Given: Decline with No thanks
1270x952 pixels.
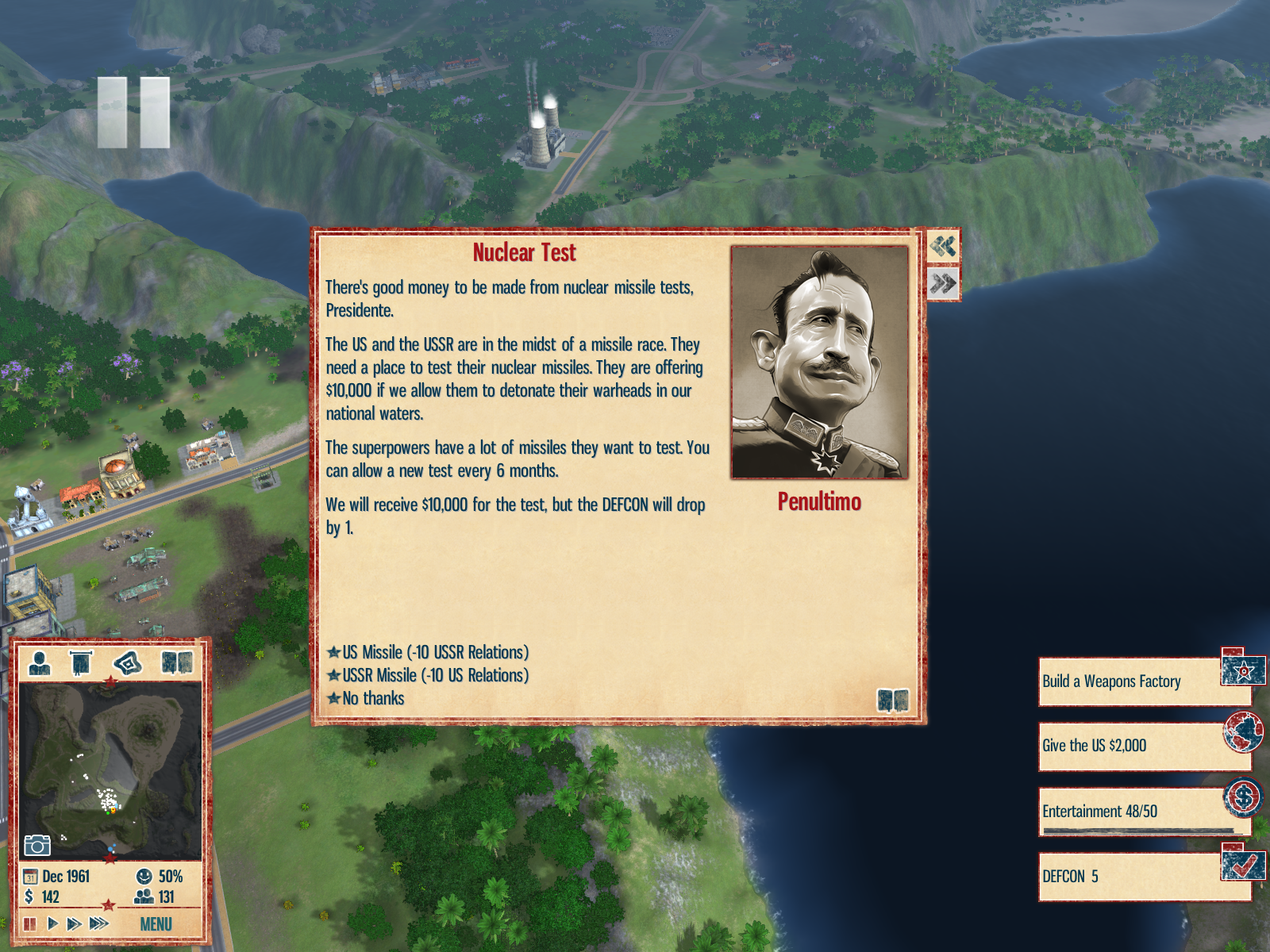Looking at the screenshot, I should click(x=373, y=698).
